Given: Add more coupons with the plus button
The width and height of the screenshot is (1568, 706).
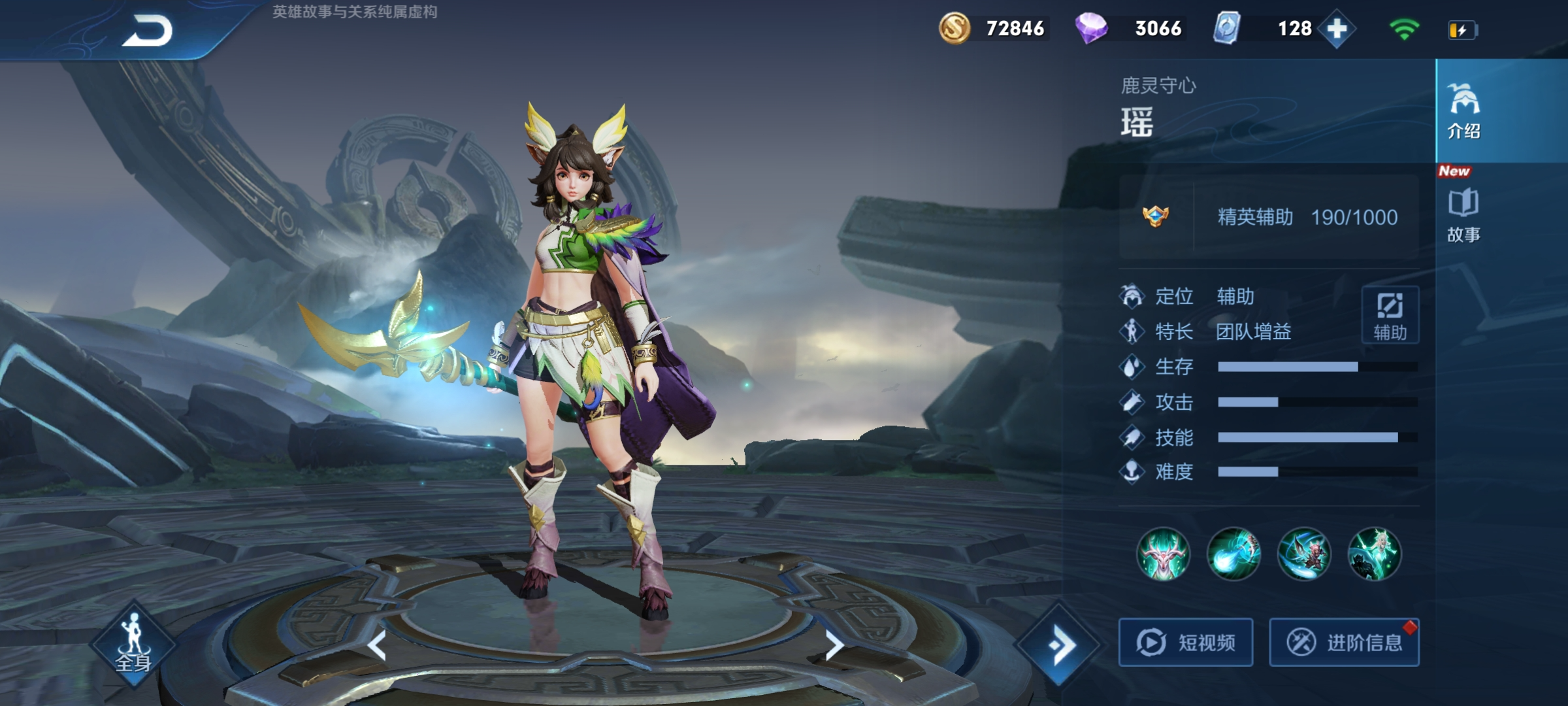Looking at the screenshot, I should [1337, 29].
